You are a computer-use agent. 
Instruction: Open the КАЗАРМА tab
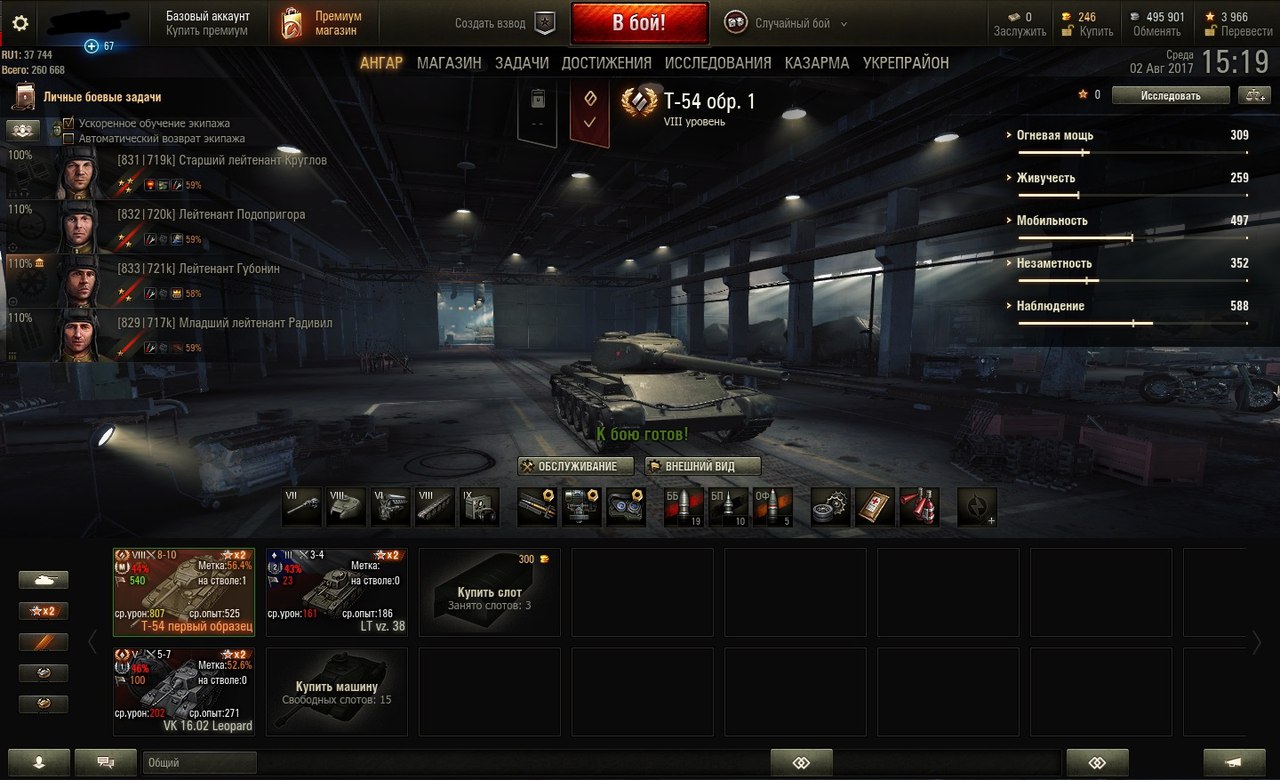pyautogui.click(x=817, y=63)
